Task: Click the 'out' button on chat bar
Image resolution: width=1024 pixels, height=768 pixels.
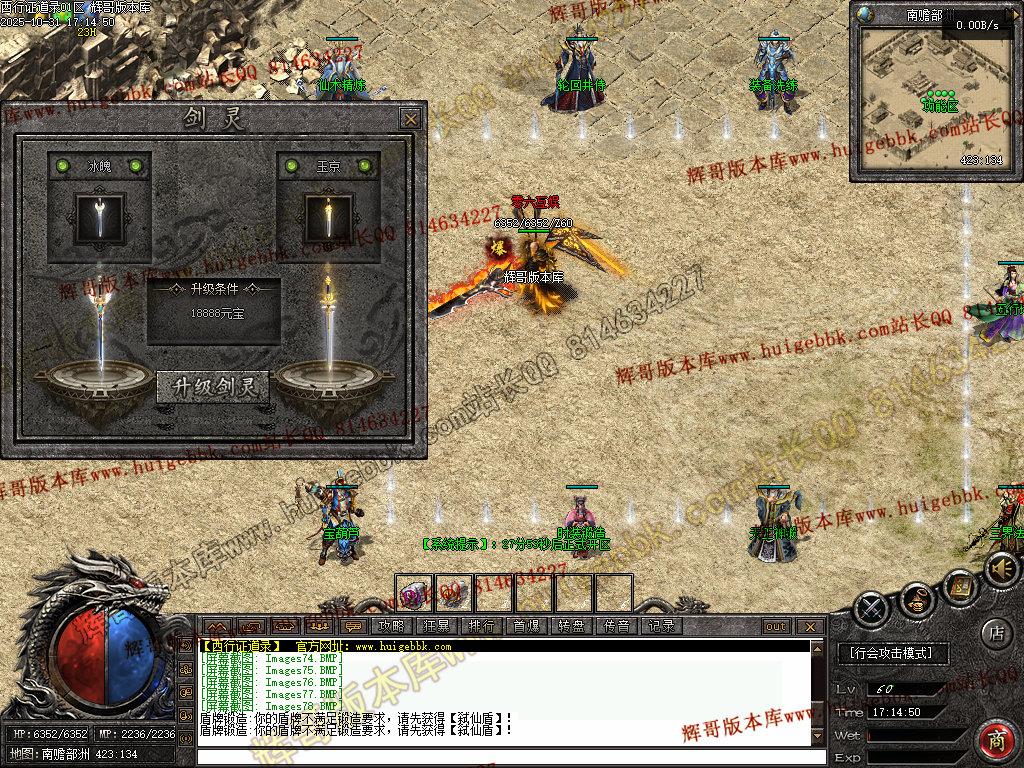Action: click(776, 627)
